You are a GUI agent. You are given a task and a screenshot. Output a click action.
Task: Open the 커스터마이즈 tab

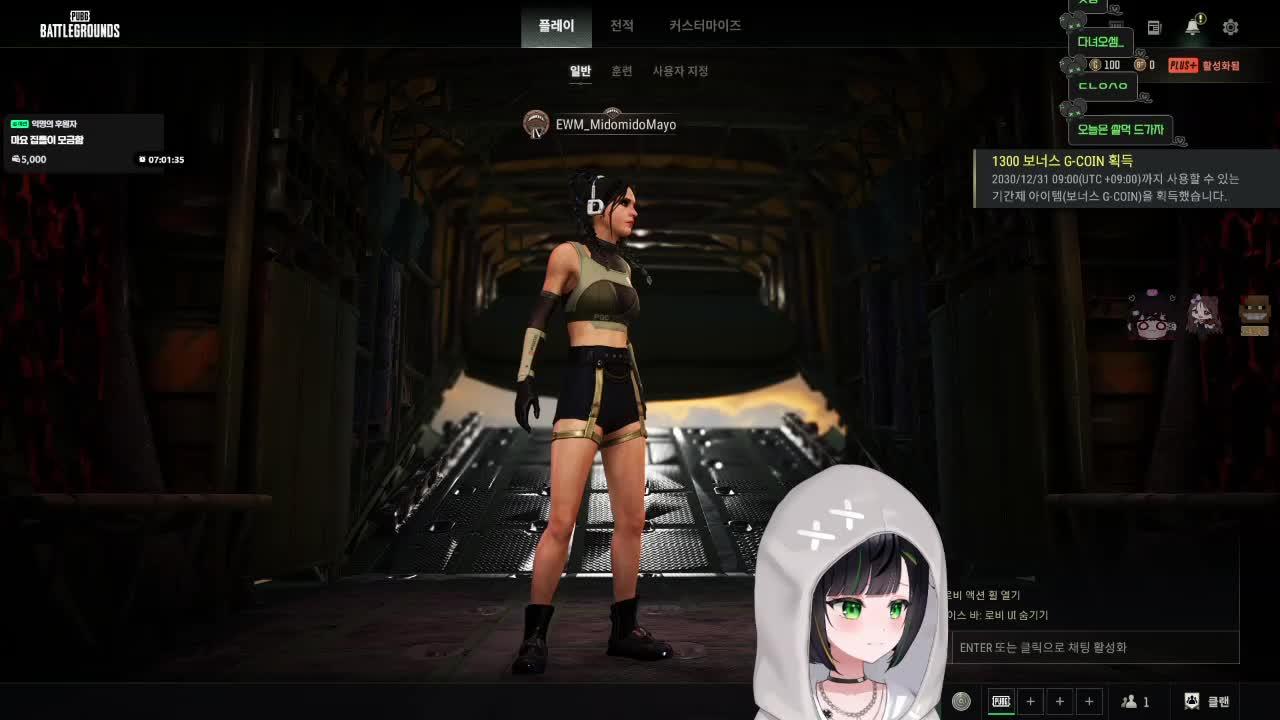click(703, 25)
